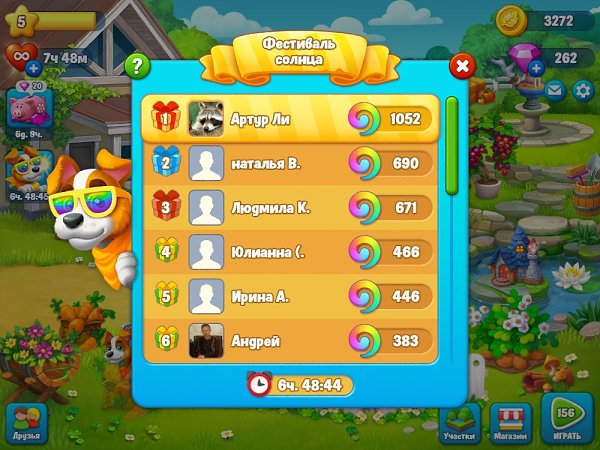This screenshot has height=450, width=600.
Task: View Артур Ли raccoon avatar
Action: tap(205, 118)
